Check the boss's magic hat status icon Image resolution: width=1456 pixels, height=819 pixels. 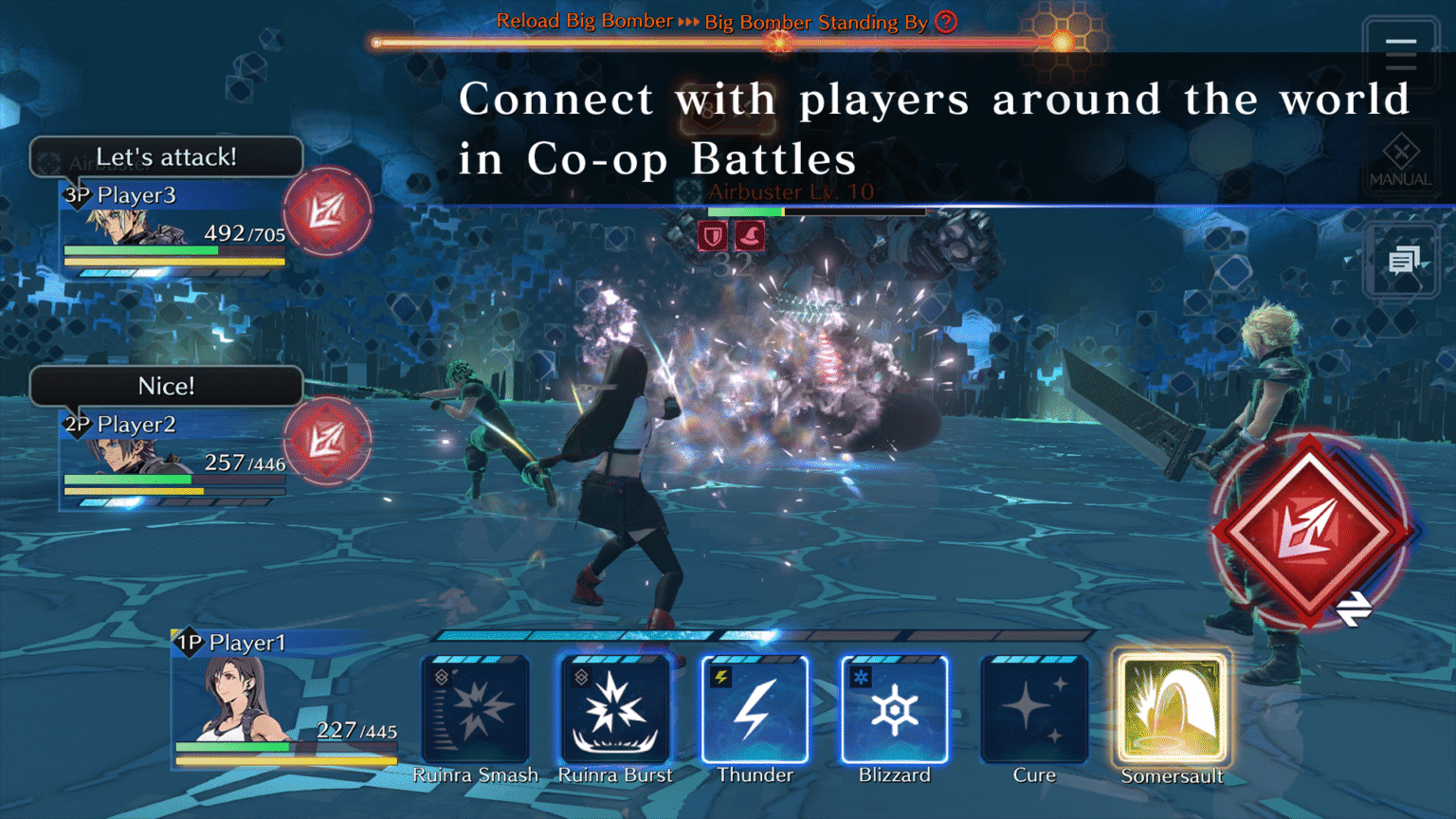(x=748, y=235)
